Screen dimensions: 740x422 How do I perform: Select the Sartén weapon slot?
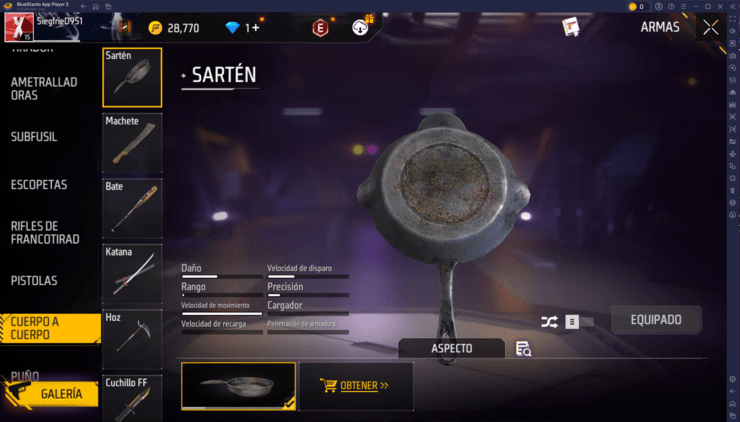click(x=132, y=78)
